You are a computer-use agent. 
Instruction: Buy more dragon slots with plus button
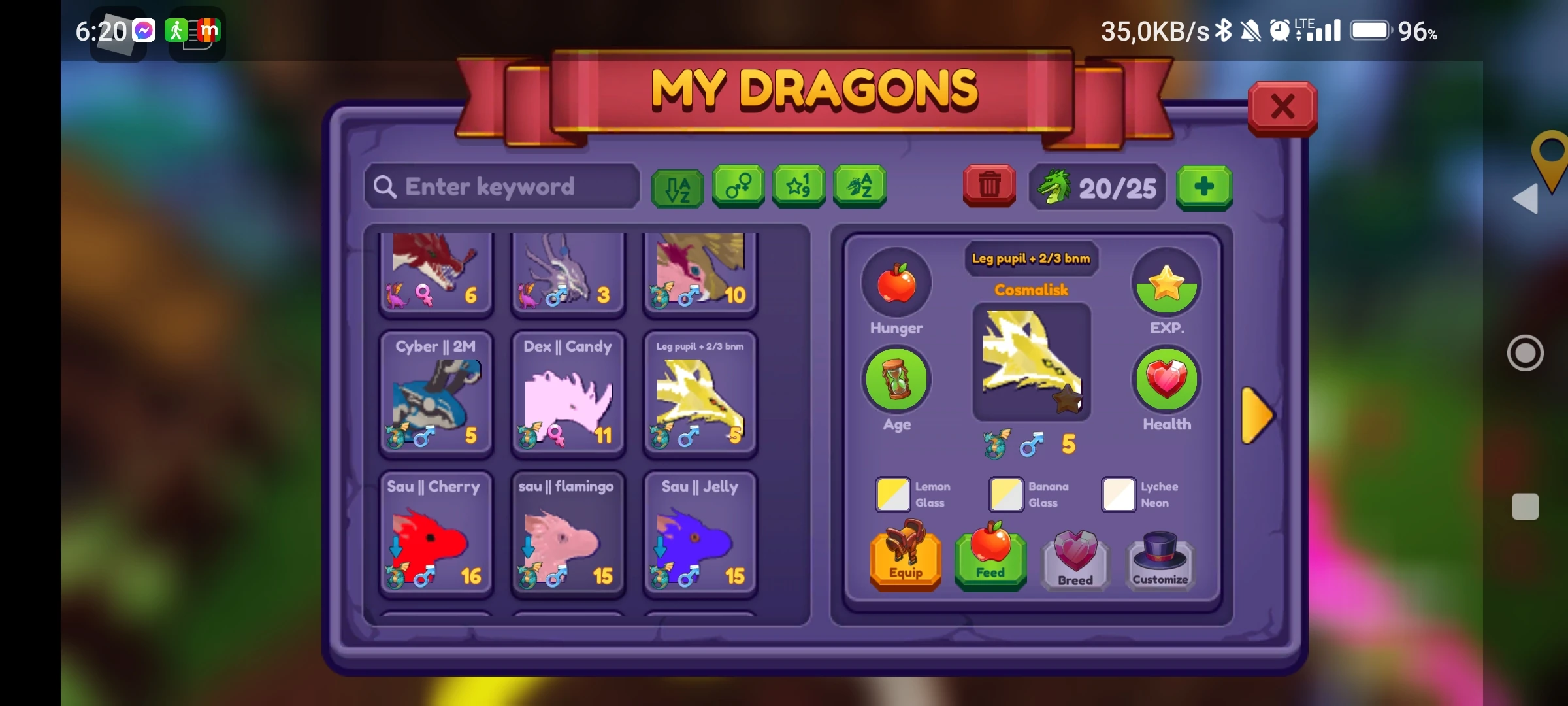click(1204, 188)
